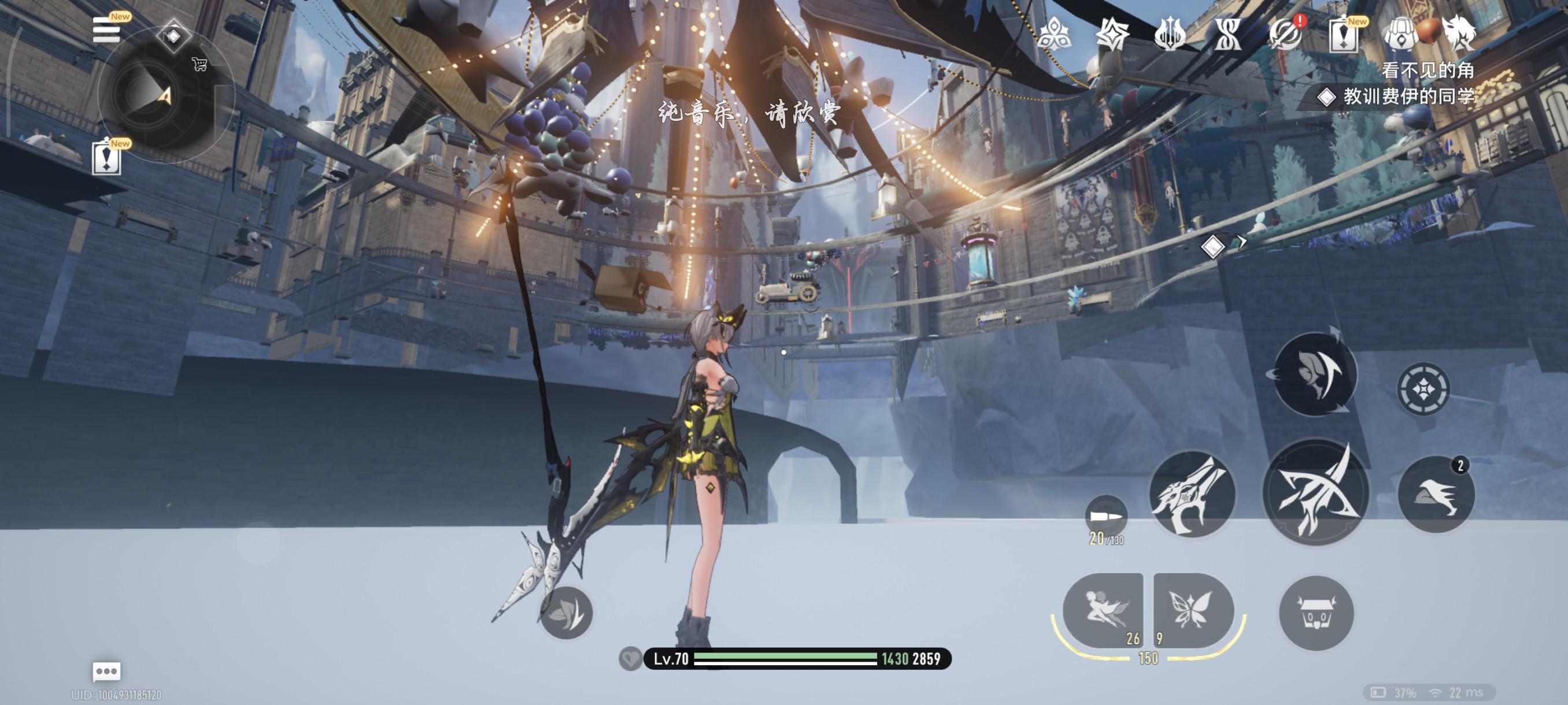
Task: Open the trident-shaped top bar icon
Action: (x=1169, y=34)
